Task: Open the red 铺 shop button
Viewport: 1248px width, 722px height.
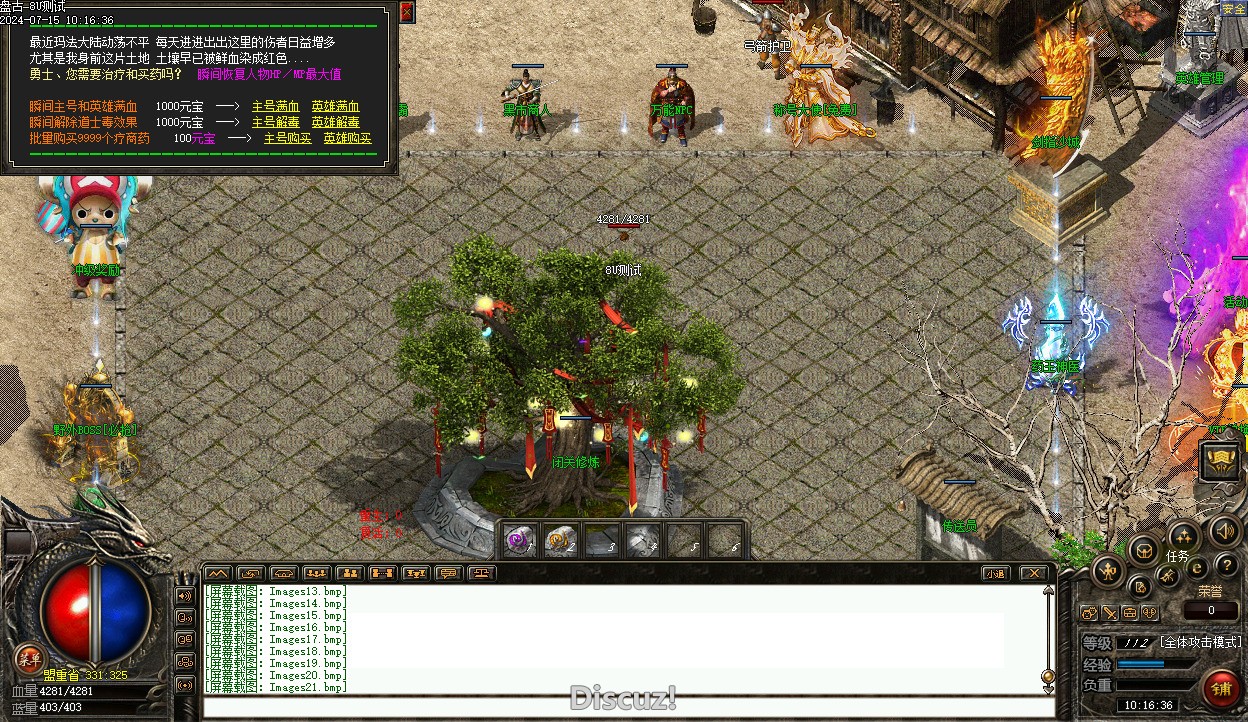Action: tap(1222, 690)
